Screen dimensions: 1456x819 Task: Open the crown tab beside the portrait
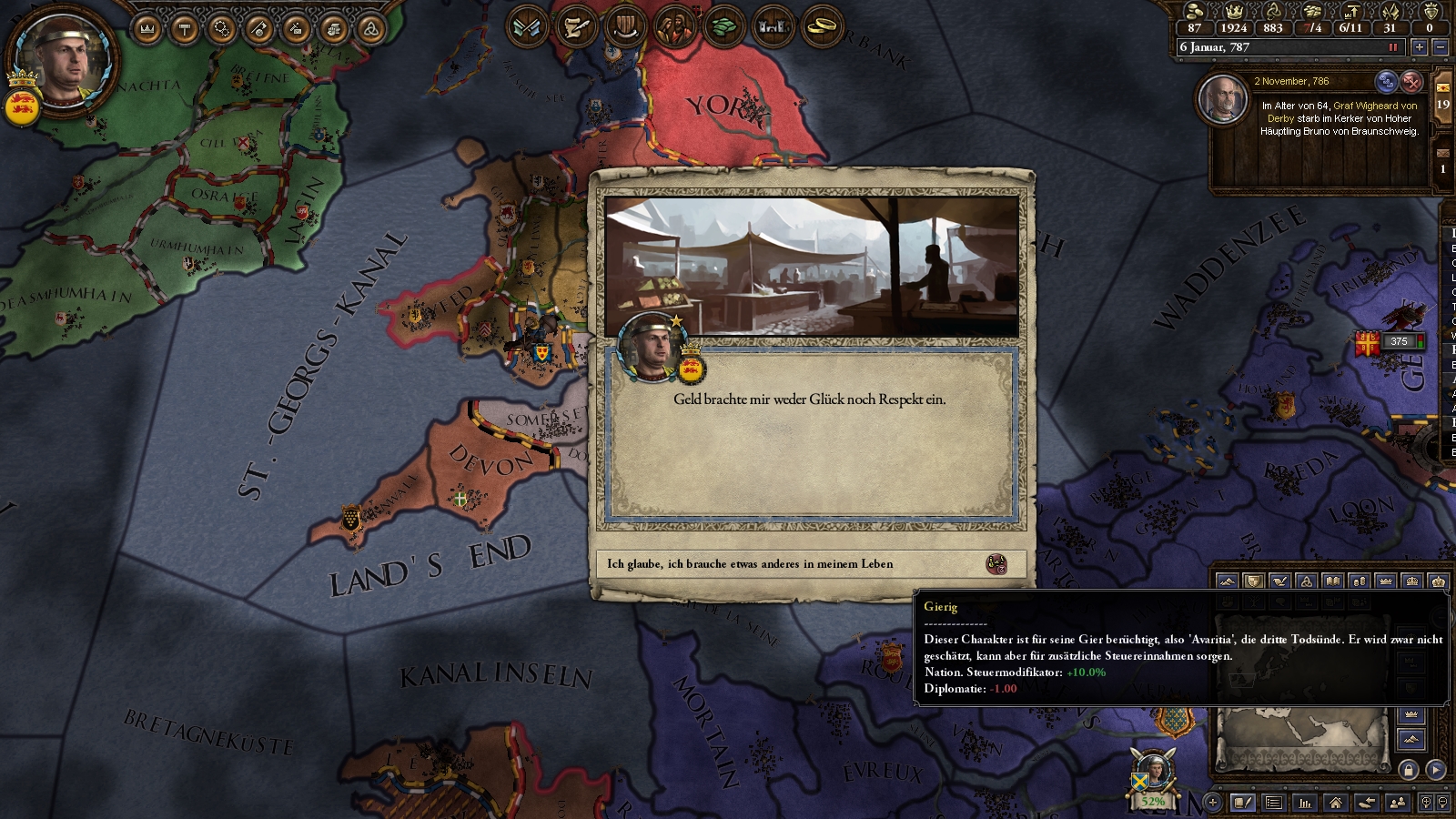(147, 29)
